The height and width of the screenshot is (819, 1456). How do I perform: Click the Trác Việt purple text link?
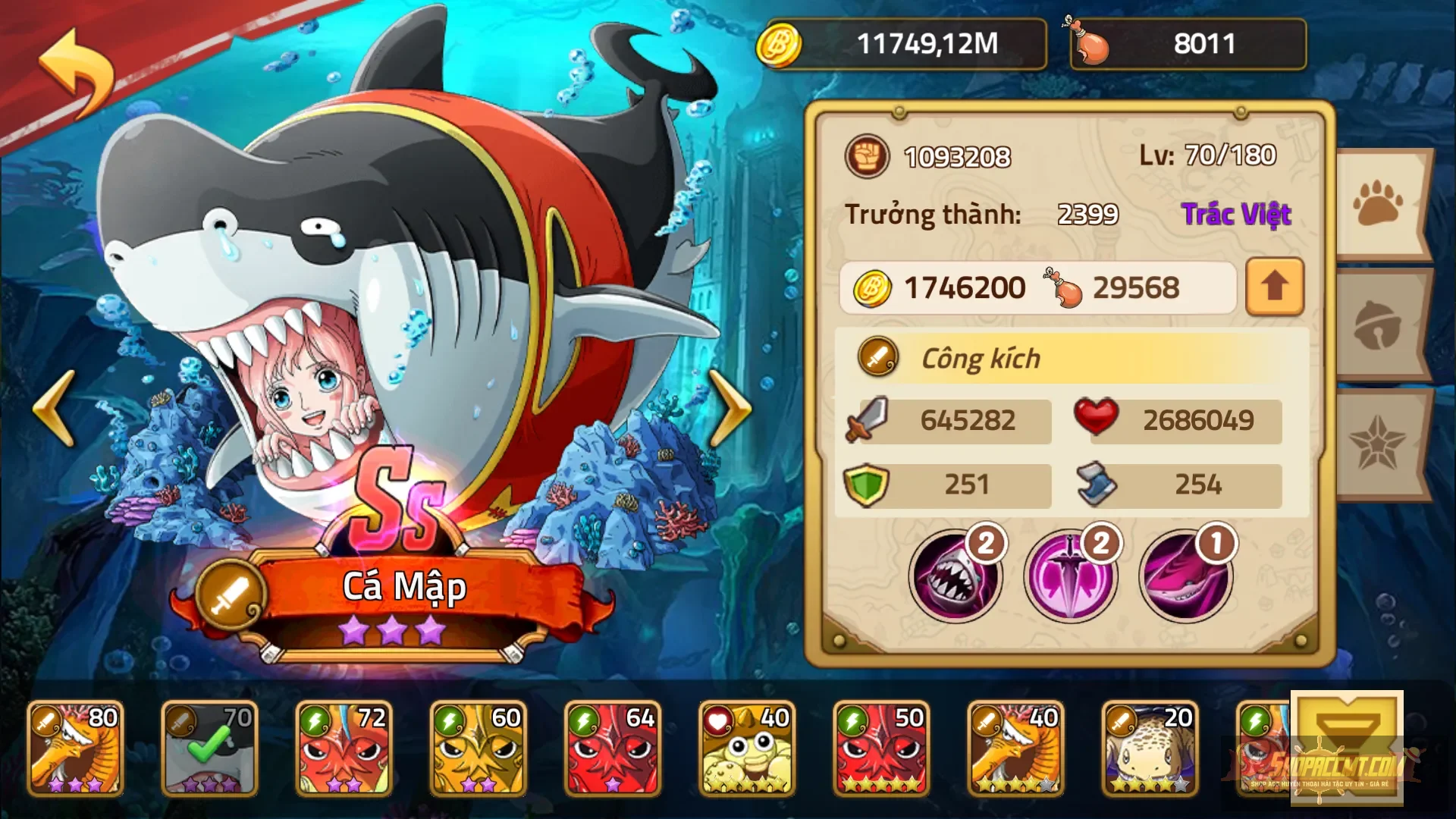1236,215
